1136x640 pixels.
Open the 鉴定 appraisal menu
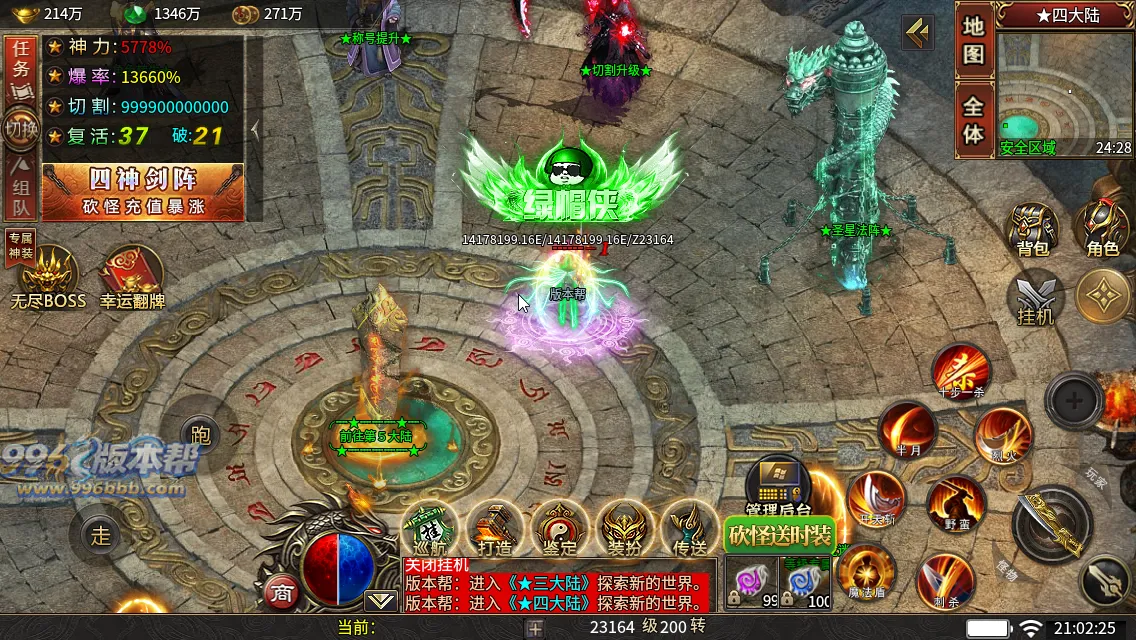click(559, 527)
